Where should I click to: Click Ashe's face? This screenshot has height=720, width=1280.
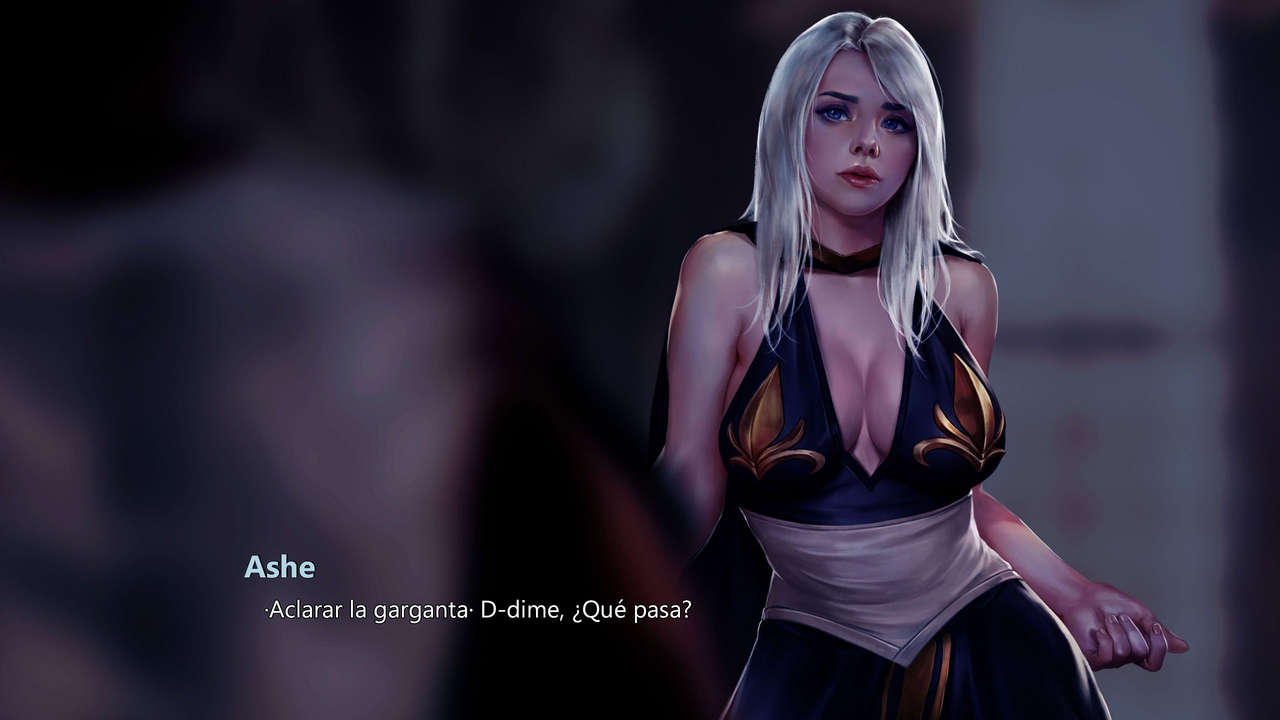pyautogui.click(x=860, y=140)
